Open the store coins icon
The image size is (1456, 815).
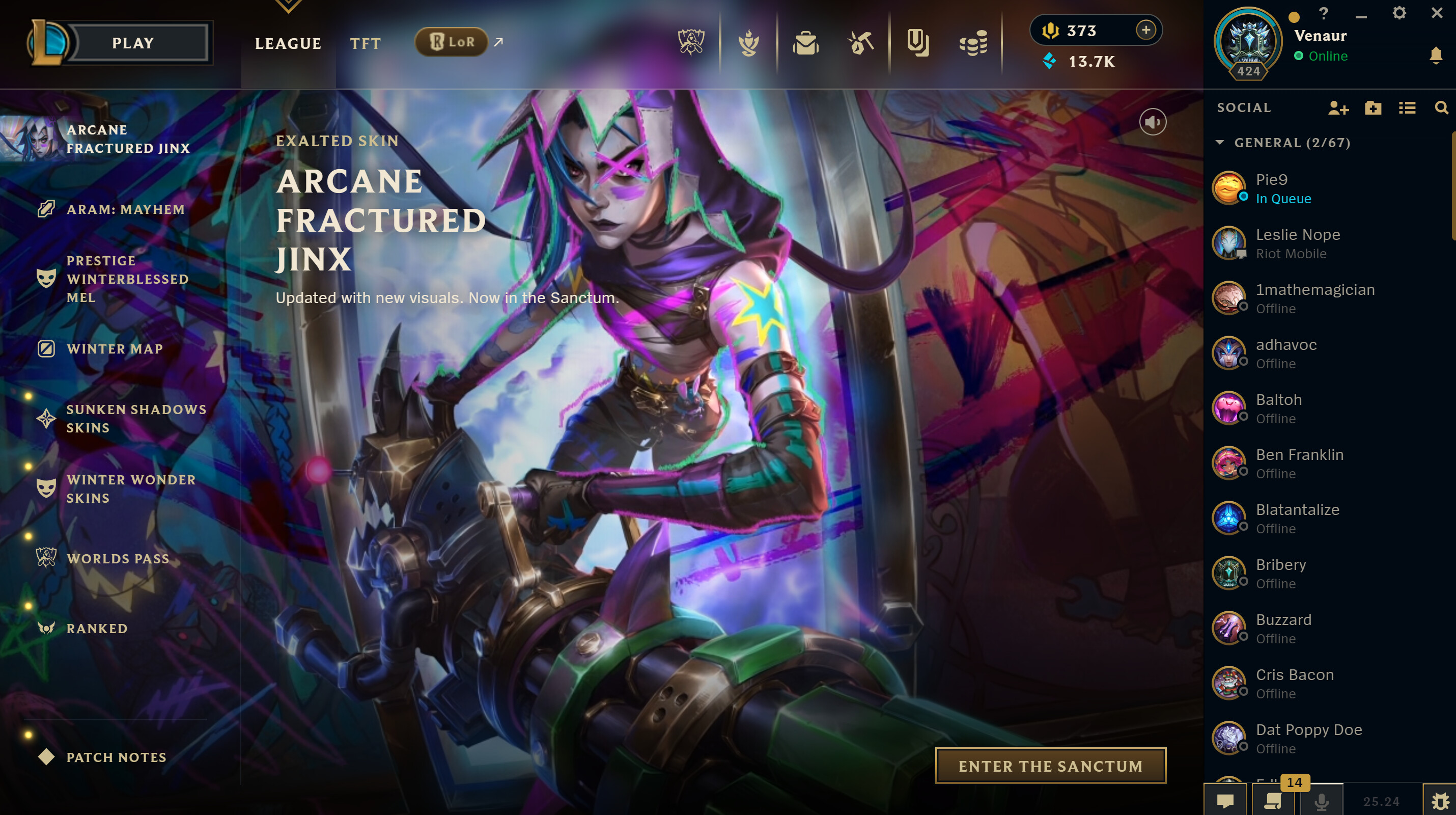pos(973,43)
